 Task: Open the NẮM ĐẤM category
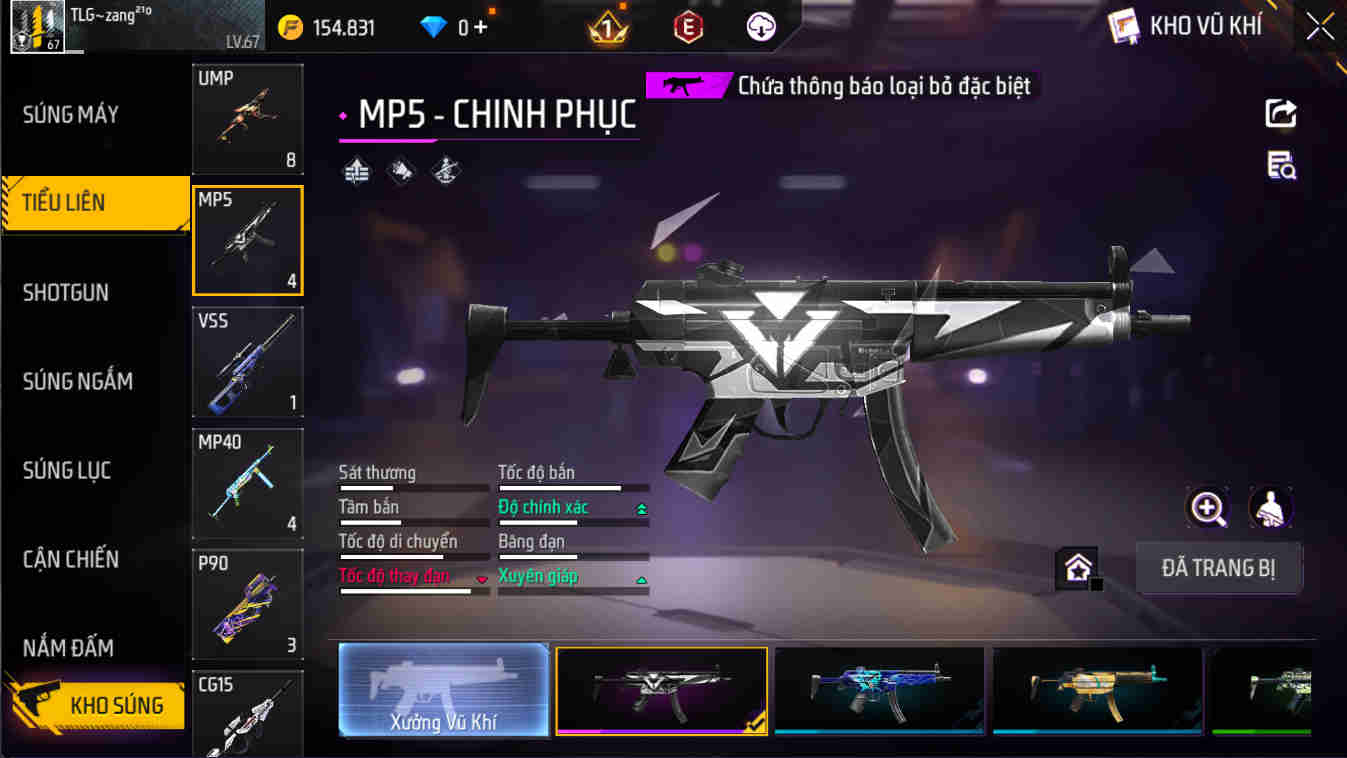(68, 648)
